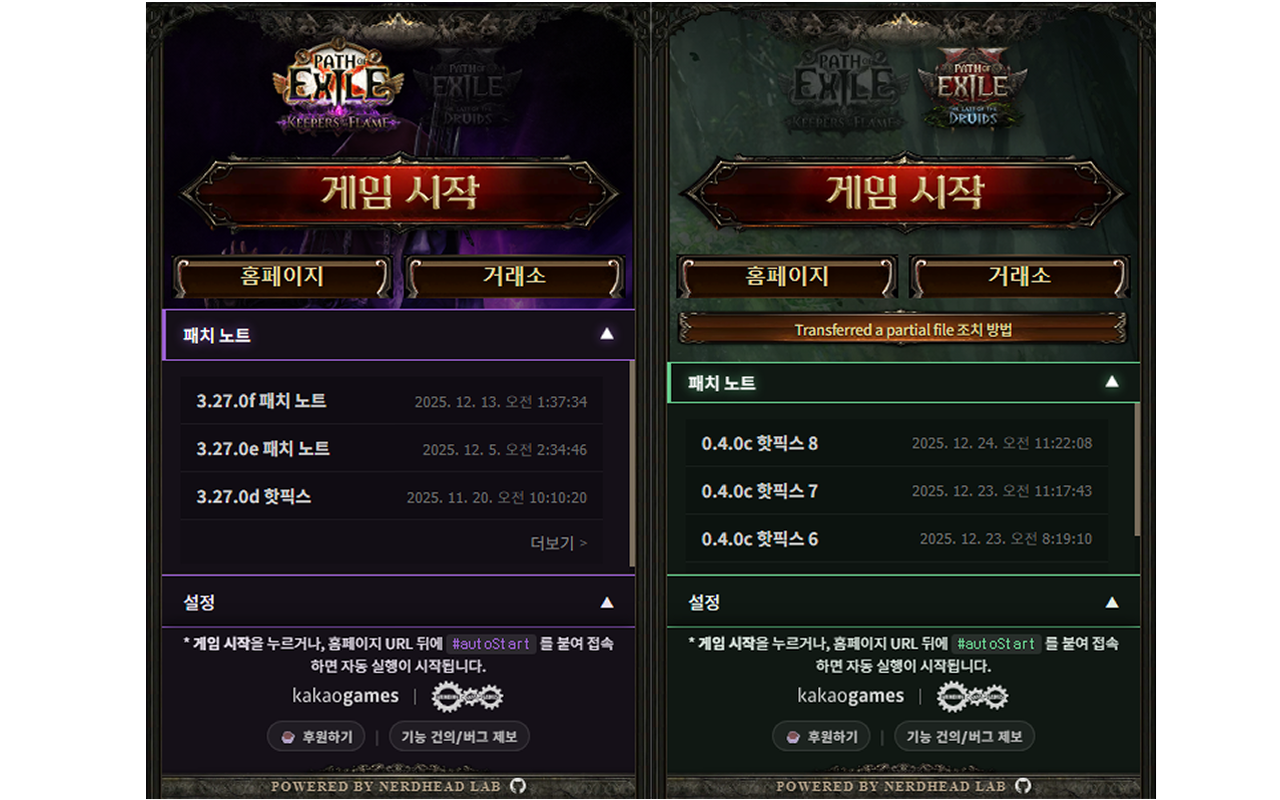Open the 홈페이지 homepage link

point(280,278)
